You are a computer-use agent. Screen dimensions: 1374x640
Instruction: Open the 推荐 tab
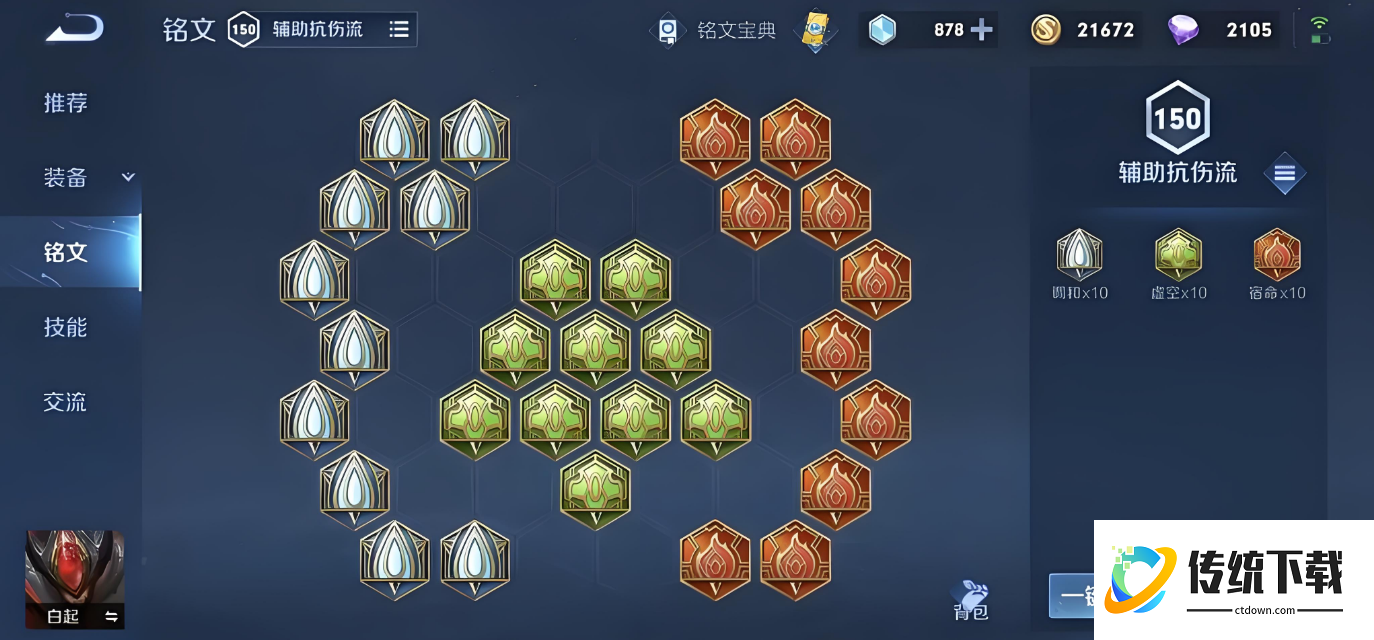66,103
